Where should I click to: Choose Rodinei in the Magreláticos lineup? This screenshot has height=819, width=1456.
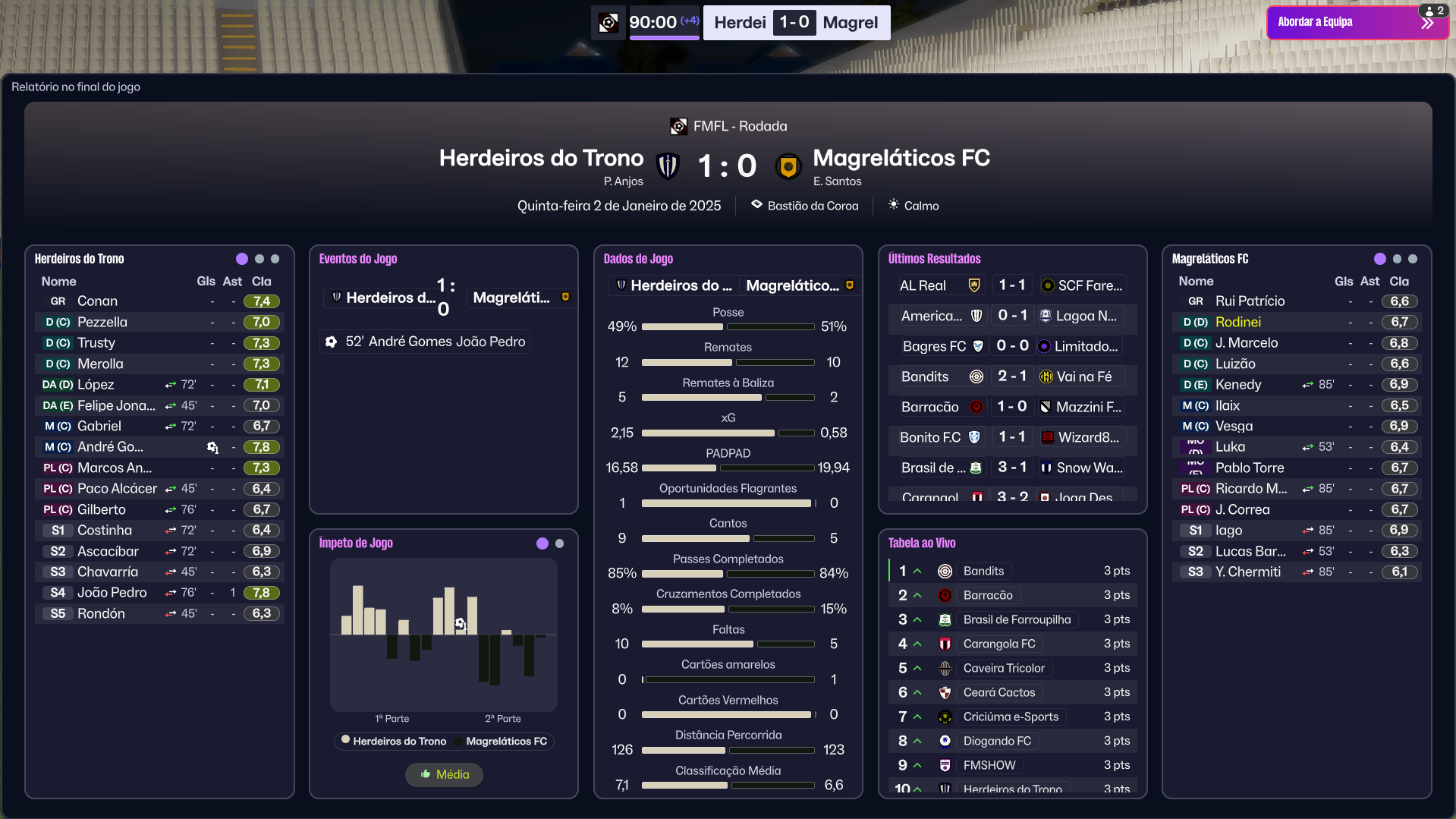pos(1237,323)
